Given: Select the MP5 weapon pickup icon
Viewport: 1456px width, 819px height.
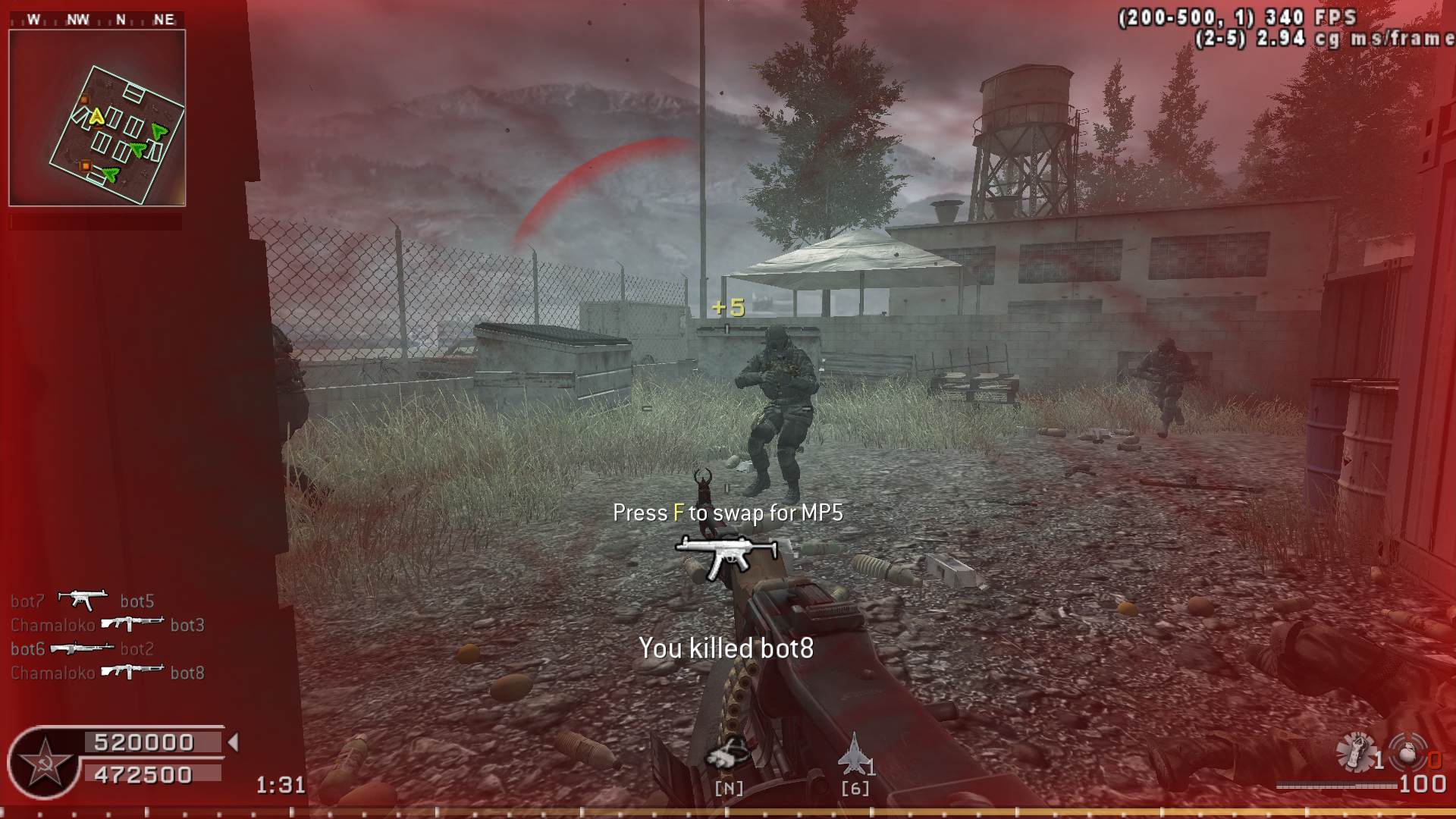Looking at the screenshot, I should pos(726,556).
